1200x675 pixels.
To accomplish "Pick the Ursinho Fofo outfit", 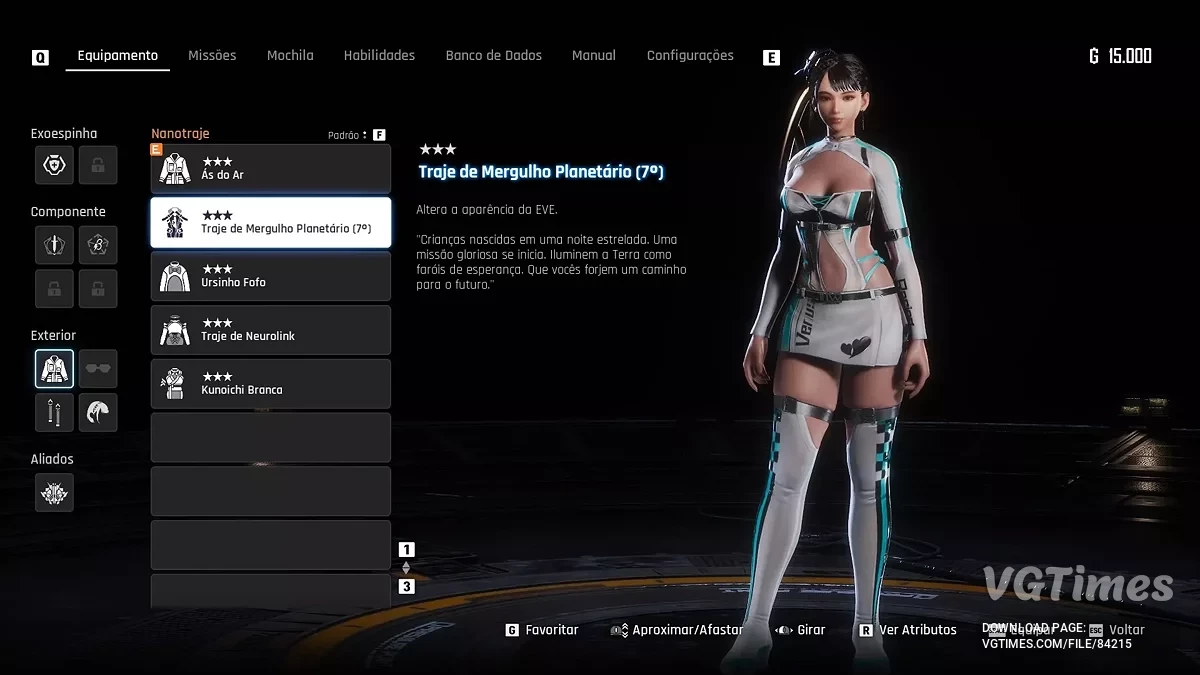I will tap(270, 276).
